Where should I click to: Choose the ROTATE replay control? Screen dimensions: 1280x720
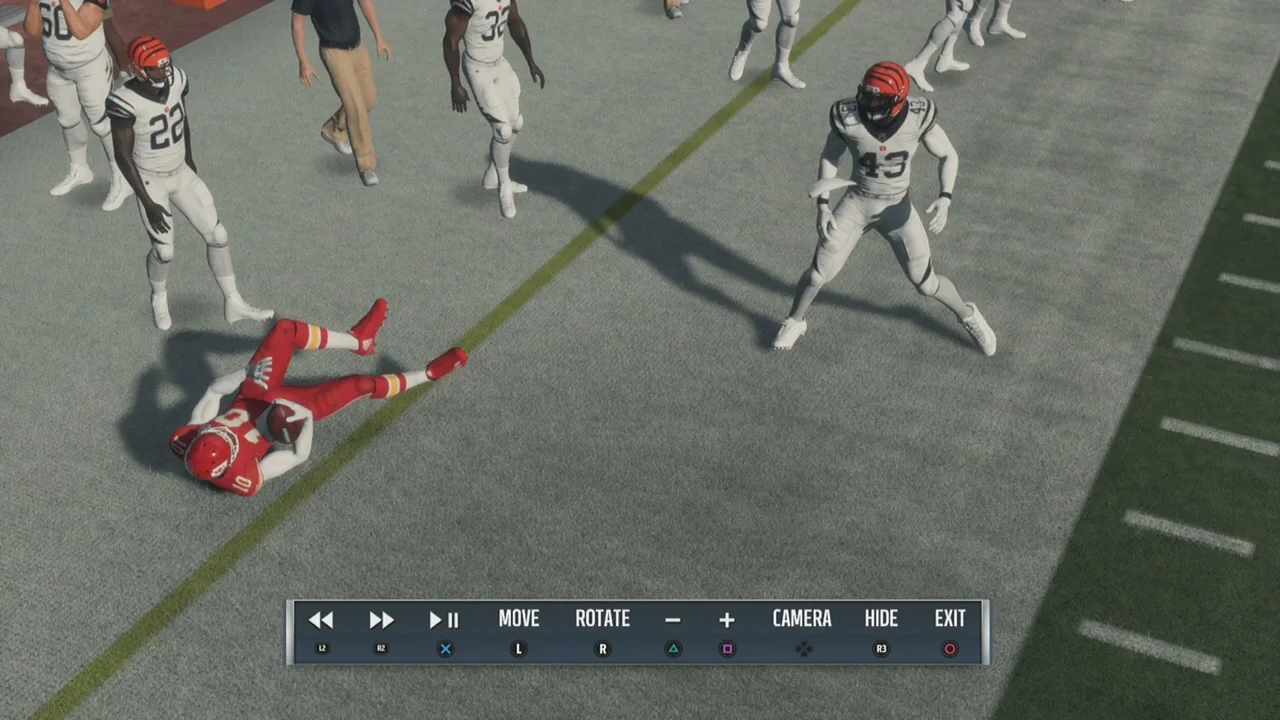pyautogui.click(x=602, y=620)
